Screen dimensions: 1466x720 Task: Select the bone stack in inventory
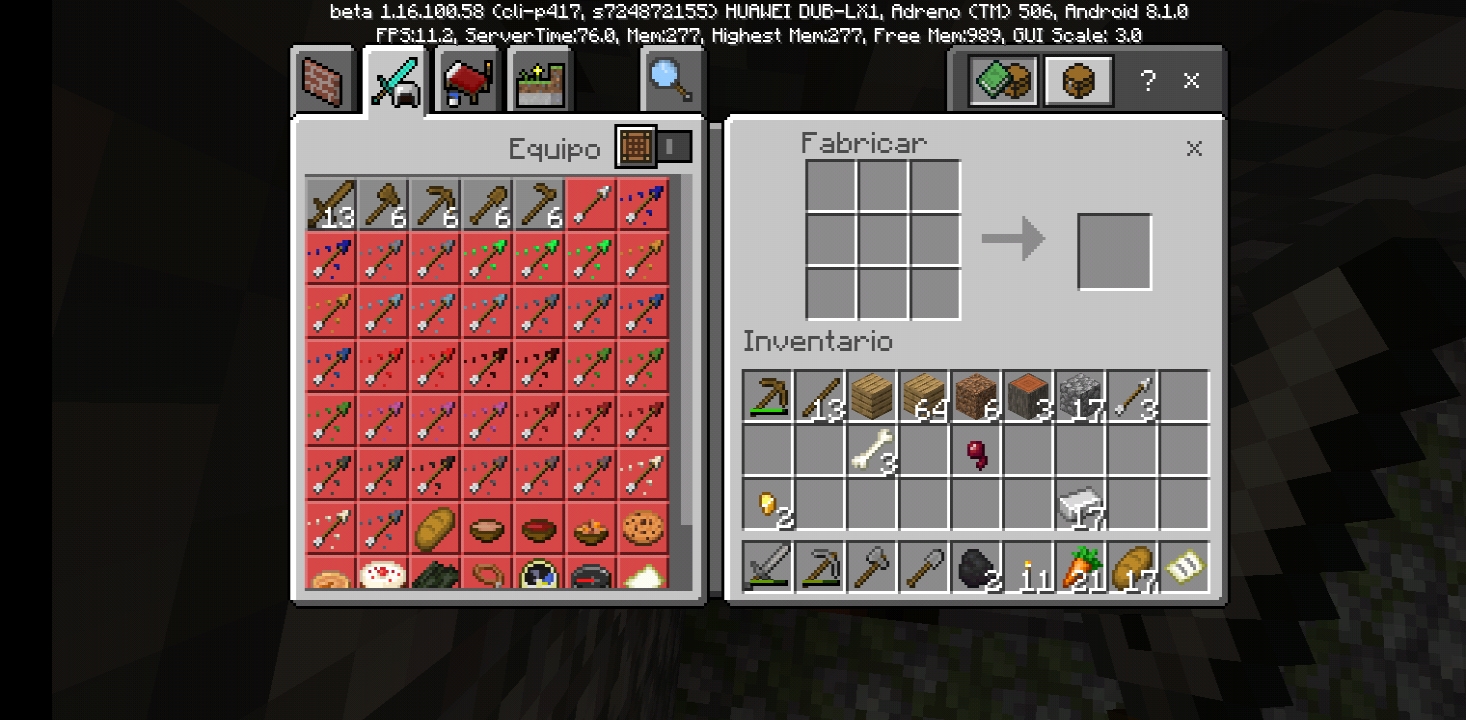tap(871, 450)
